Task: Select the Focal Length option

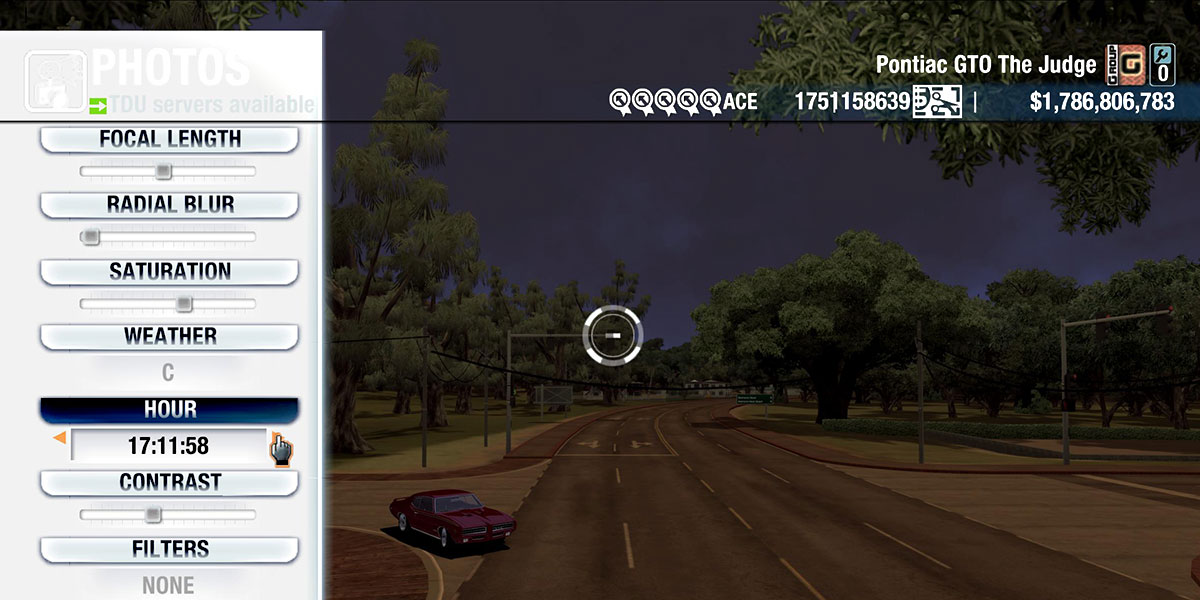Action: pyautogui.click(x=169, y=140)
